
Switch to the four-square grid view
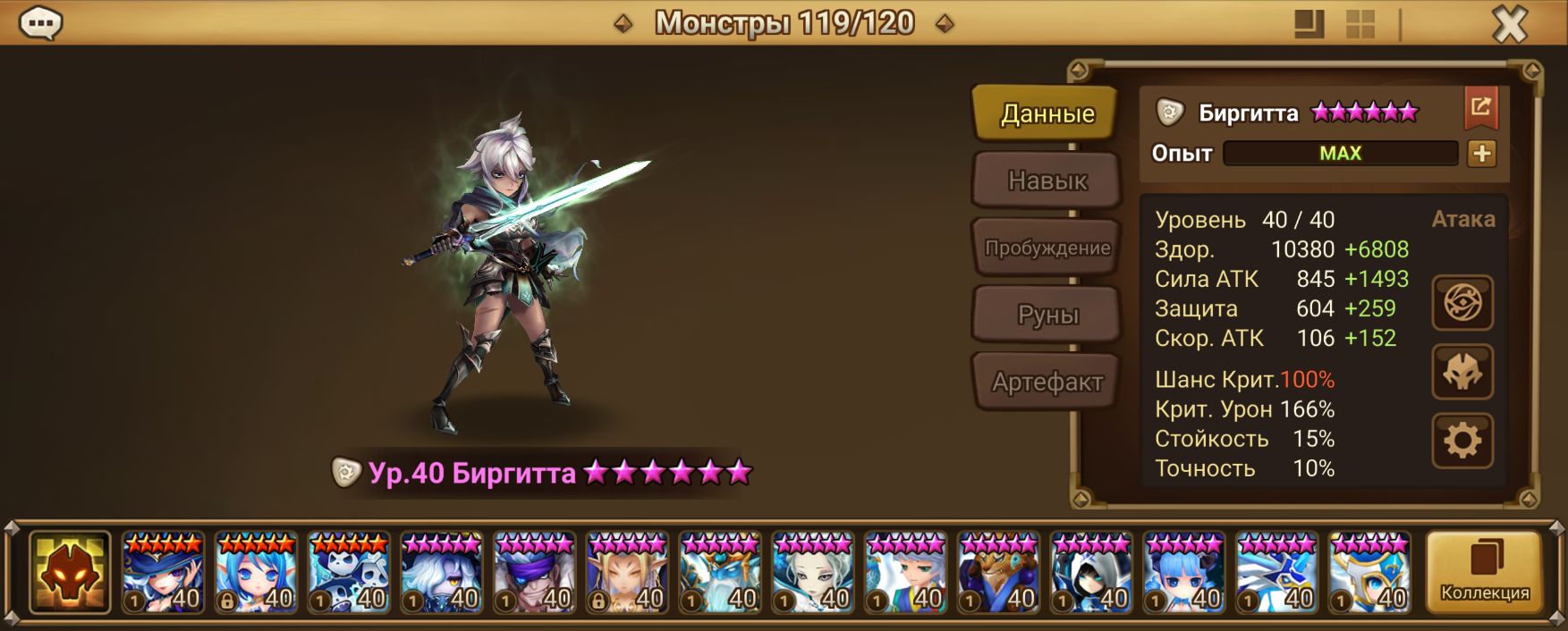tap(1360, 24)
